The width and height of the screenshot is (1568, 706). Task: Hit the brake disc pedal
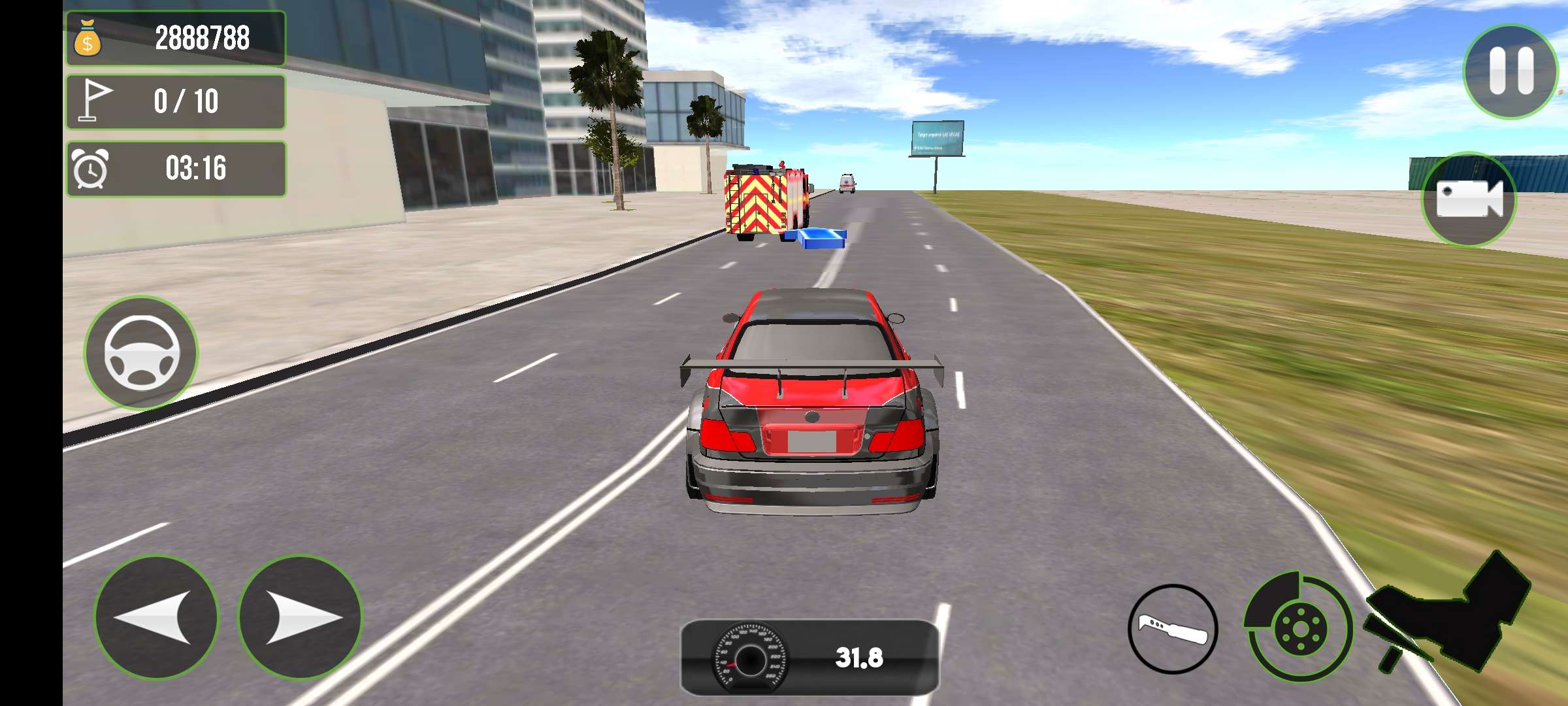click(x=1298, y=628)
